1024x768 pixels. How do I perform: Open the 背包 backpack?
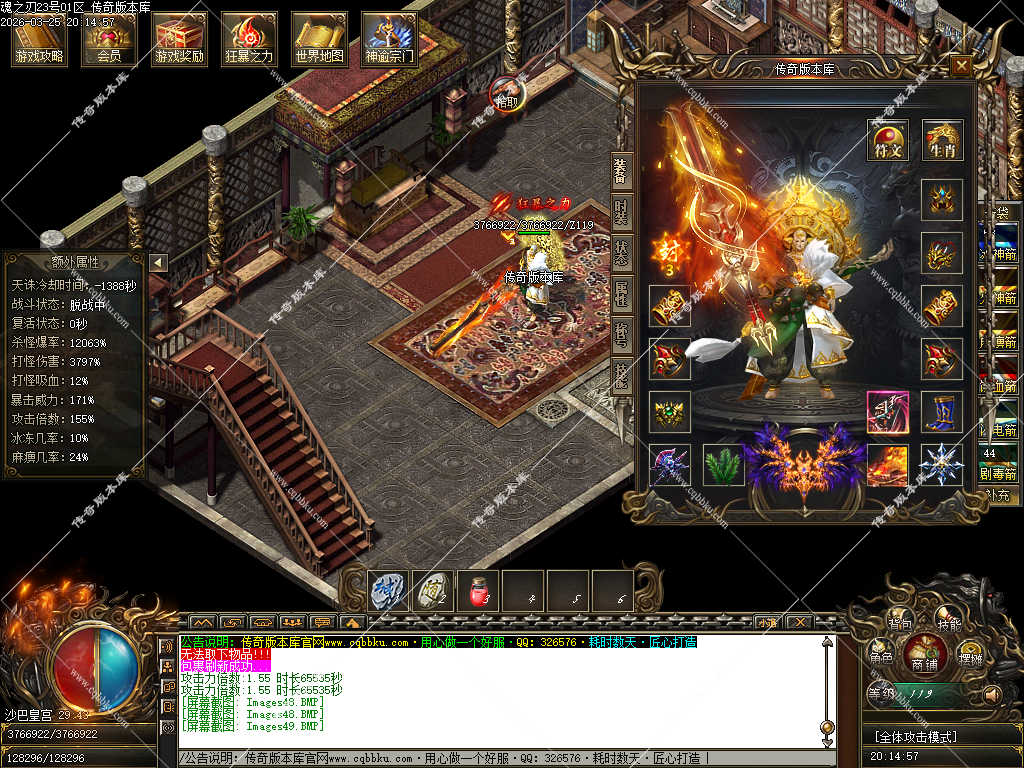coord(900,623)
